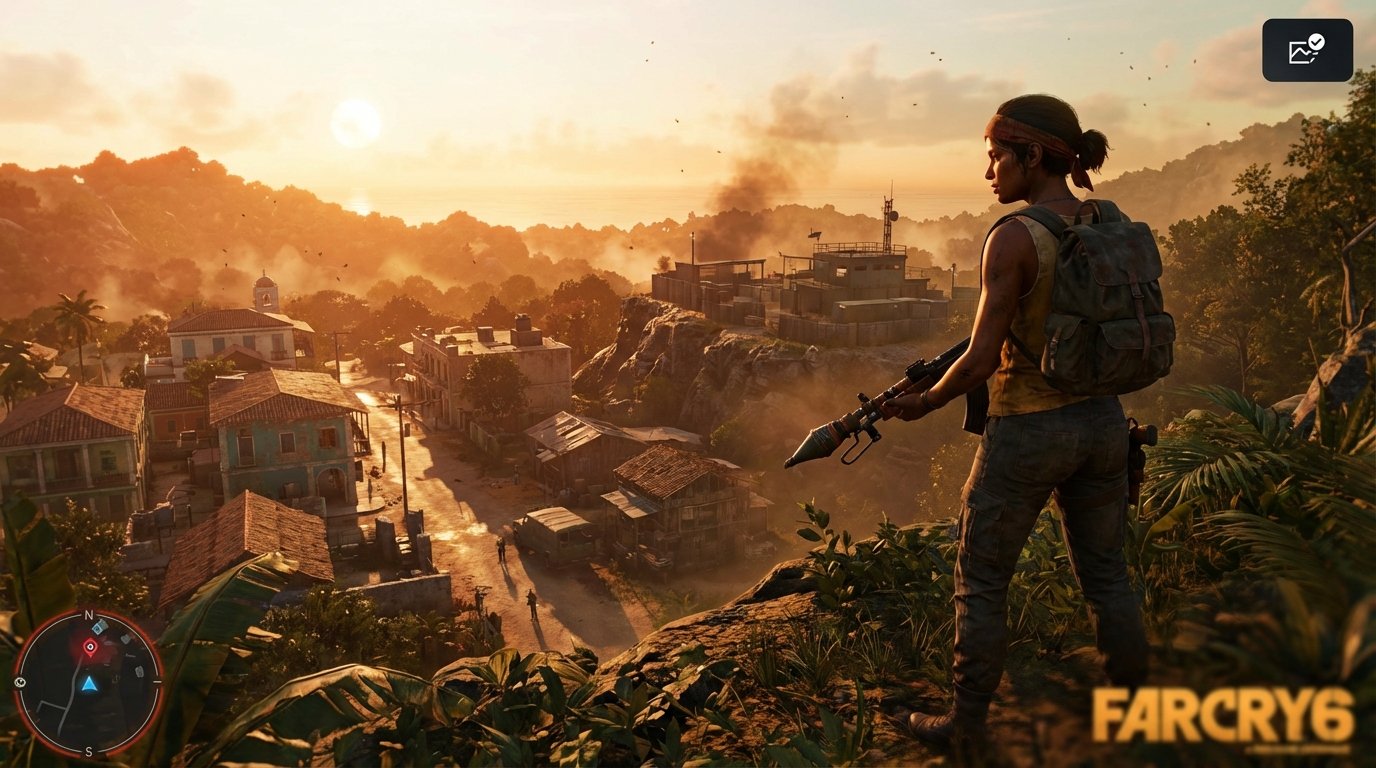The image size is (1376, 768).
Task: Click the subtitle text under the Far Cry 6 logo
Action: click(x=1295, y=749)
